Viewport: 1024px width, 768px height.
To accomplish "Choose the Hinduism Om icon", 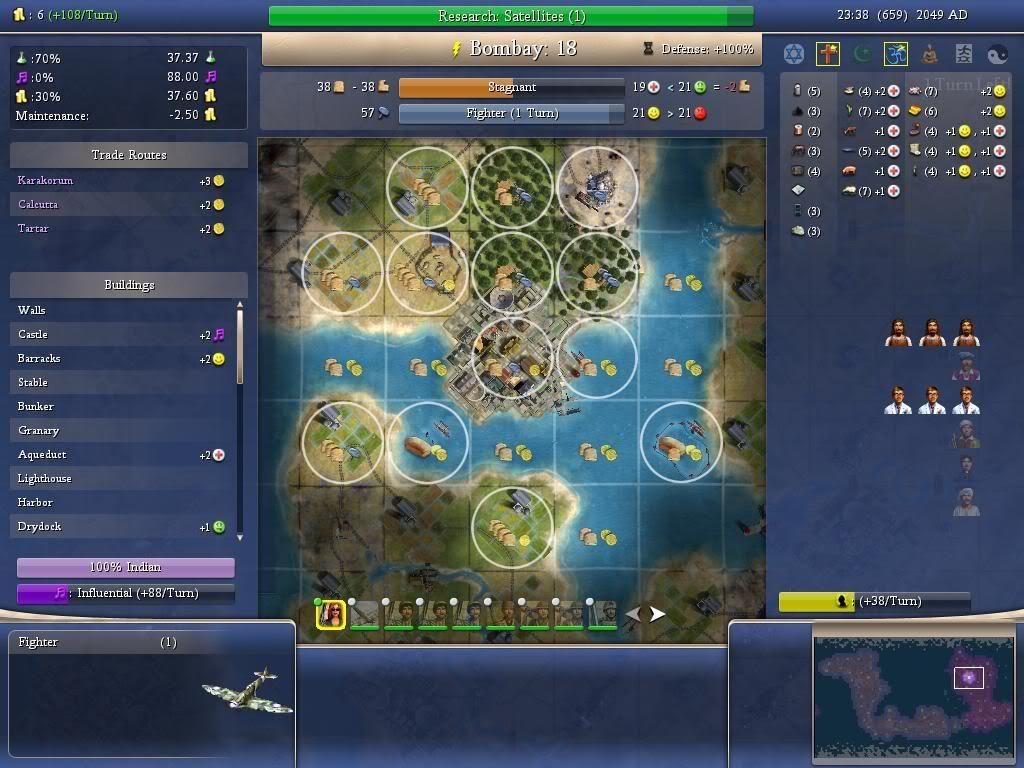I will pos(896,54).
